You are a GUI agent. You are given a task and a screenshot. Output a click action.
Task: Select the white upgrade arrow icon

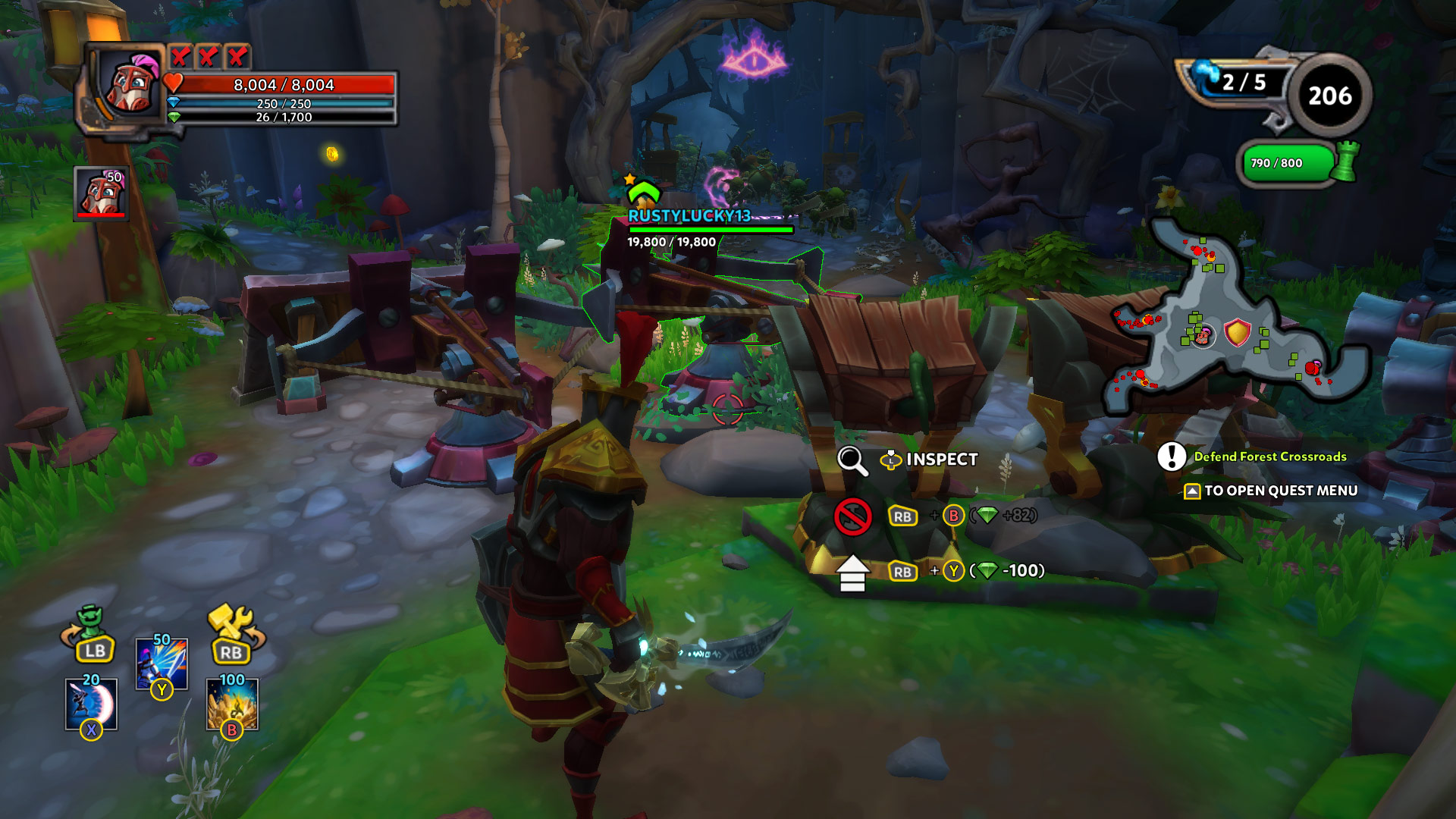tap(852, 573)
